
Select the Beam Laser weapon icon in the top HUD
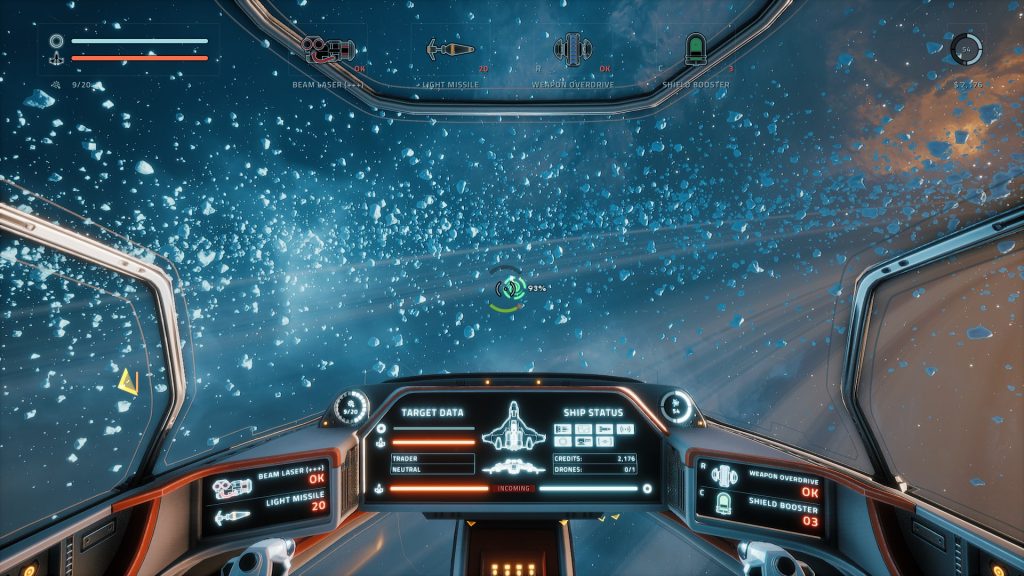pyautogui.click(x=329, y=48)
